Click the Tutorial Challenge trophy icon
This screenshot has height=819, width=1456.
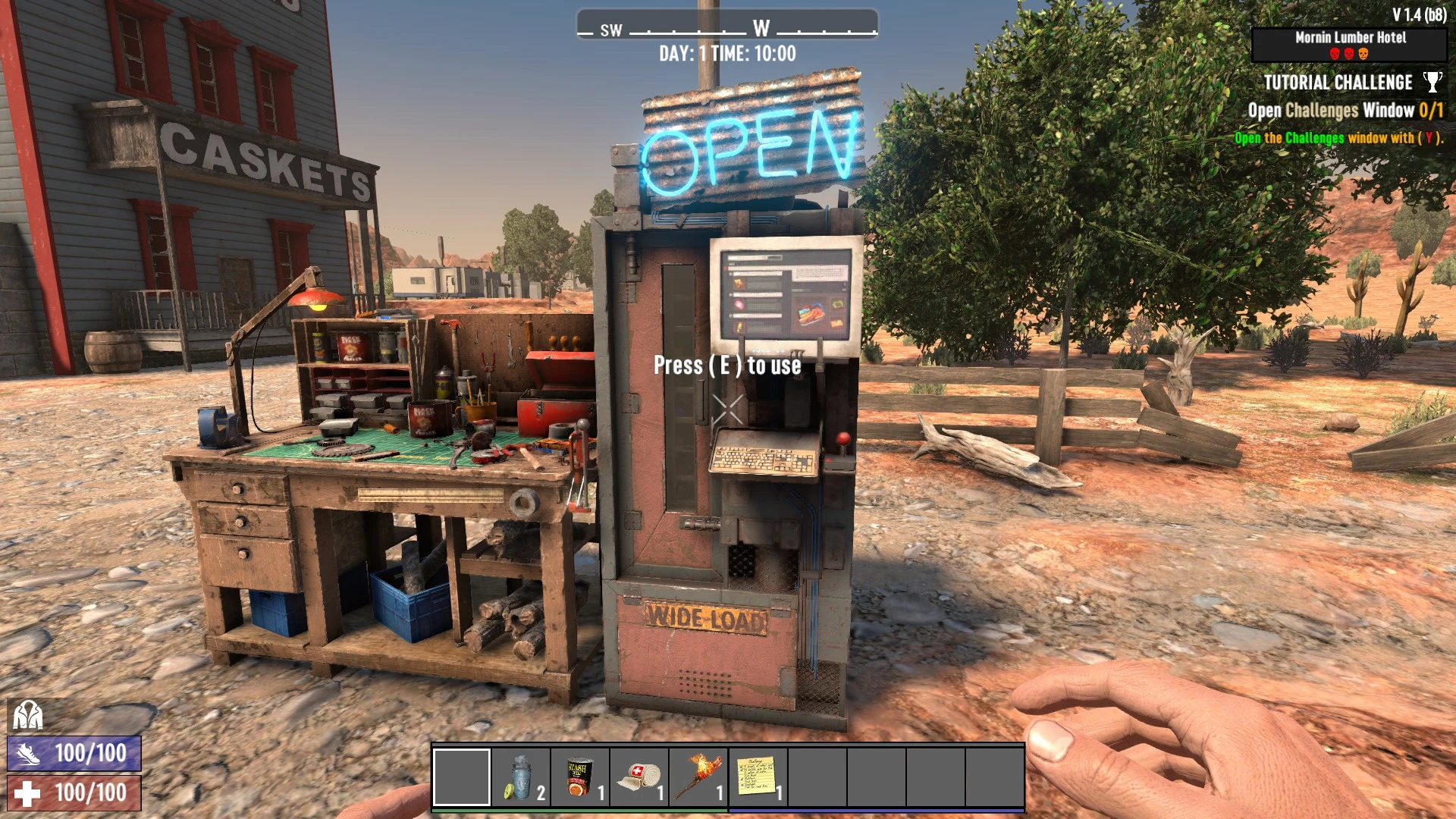(1432, 82)
